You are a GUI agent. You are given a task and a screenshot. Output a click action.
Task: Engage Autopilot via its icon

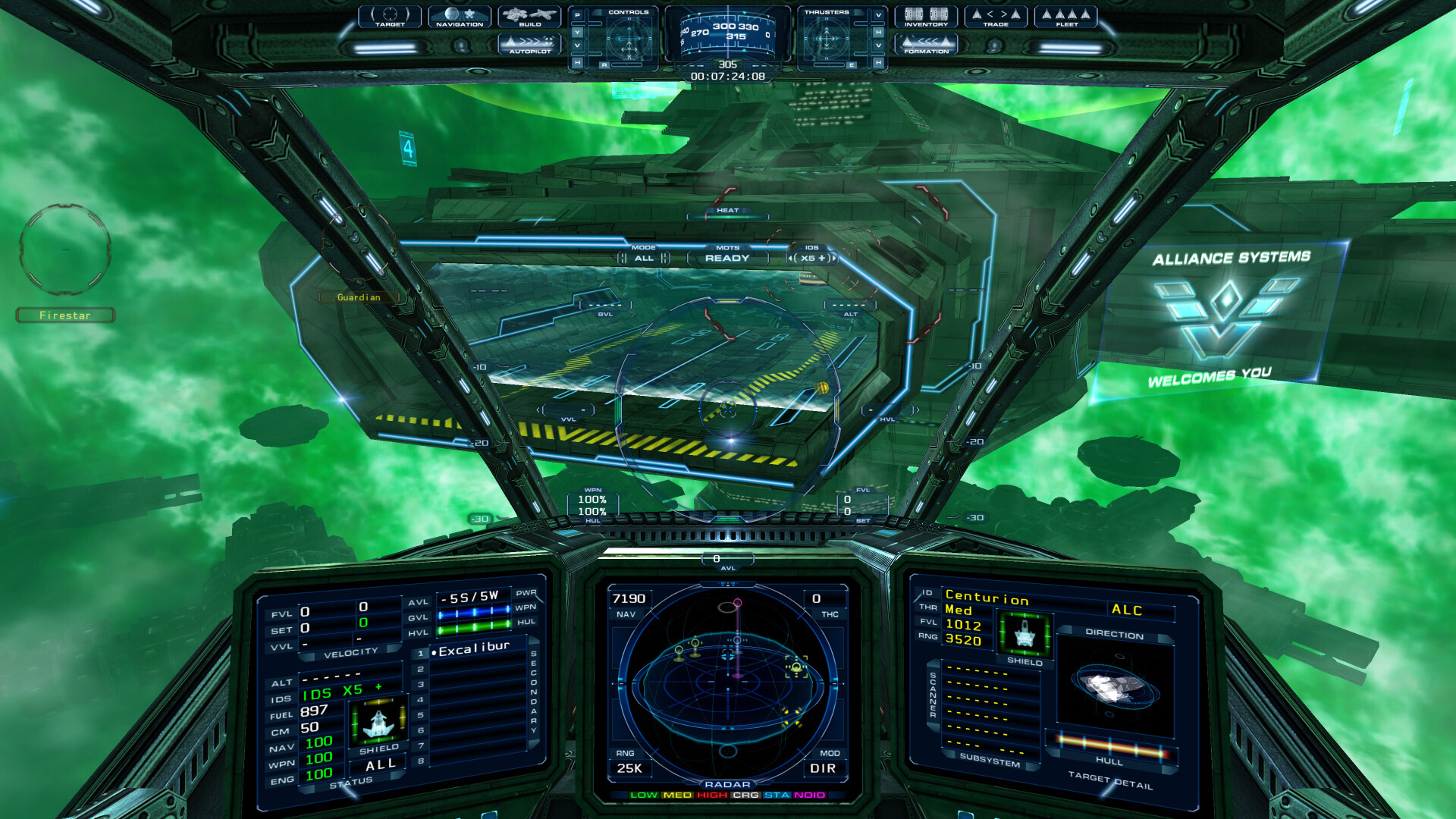pyautogui.click(x=529, y=45)
